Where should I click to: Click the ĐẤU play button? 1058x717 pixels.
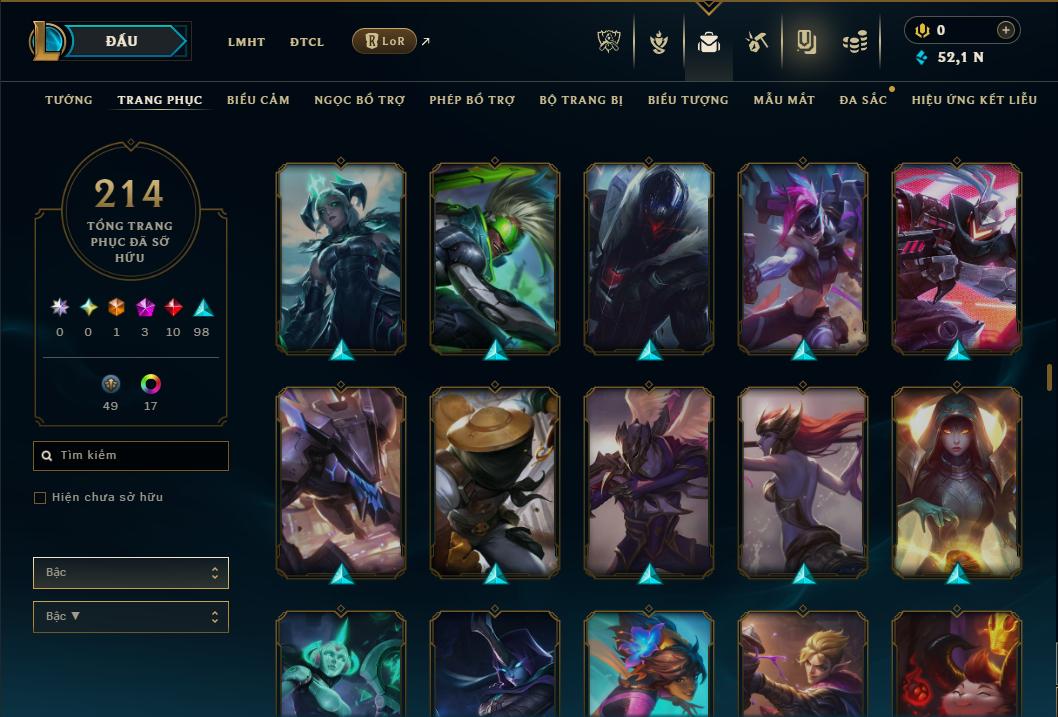[122, 41]
